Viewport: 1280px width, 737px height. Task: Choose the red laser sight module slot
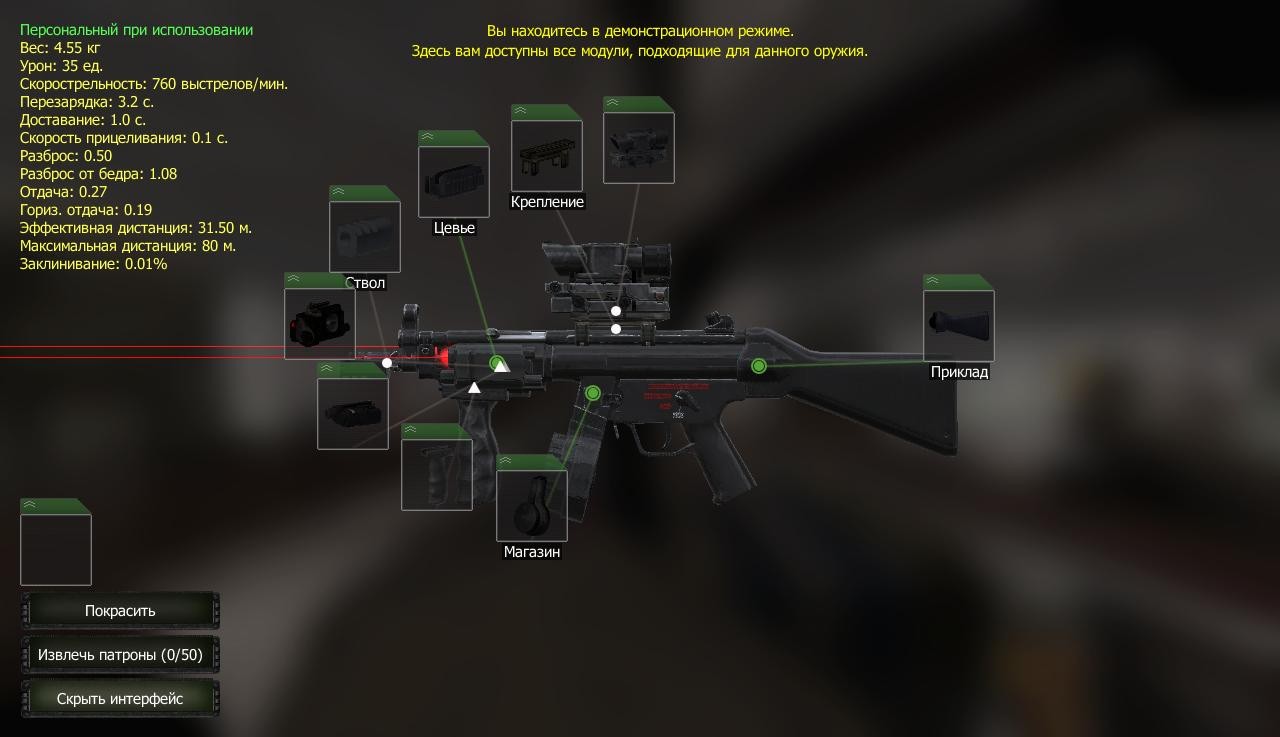point(320,323)
